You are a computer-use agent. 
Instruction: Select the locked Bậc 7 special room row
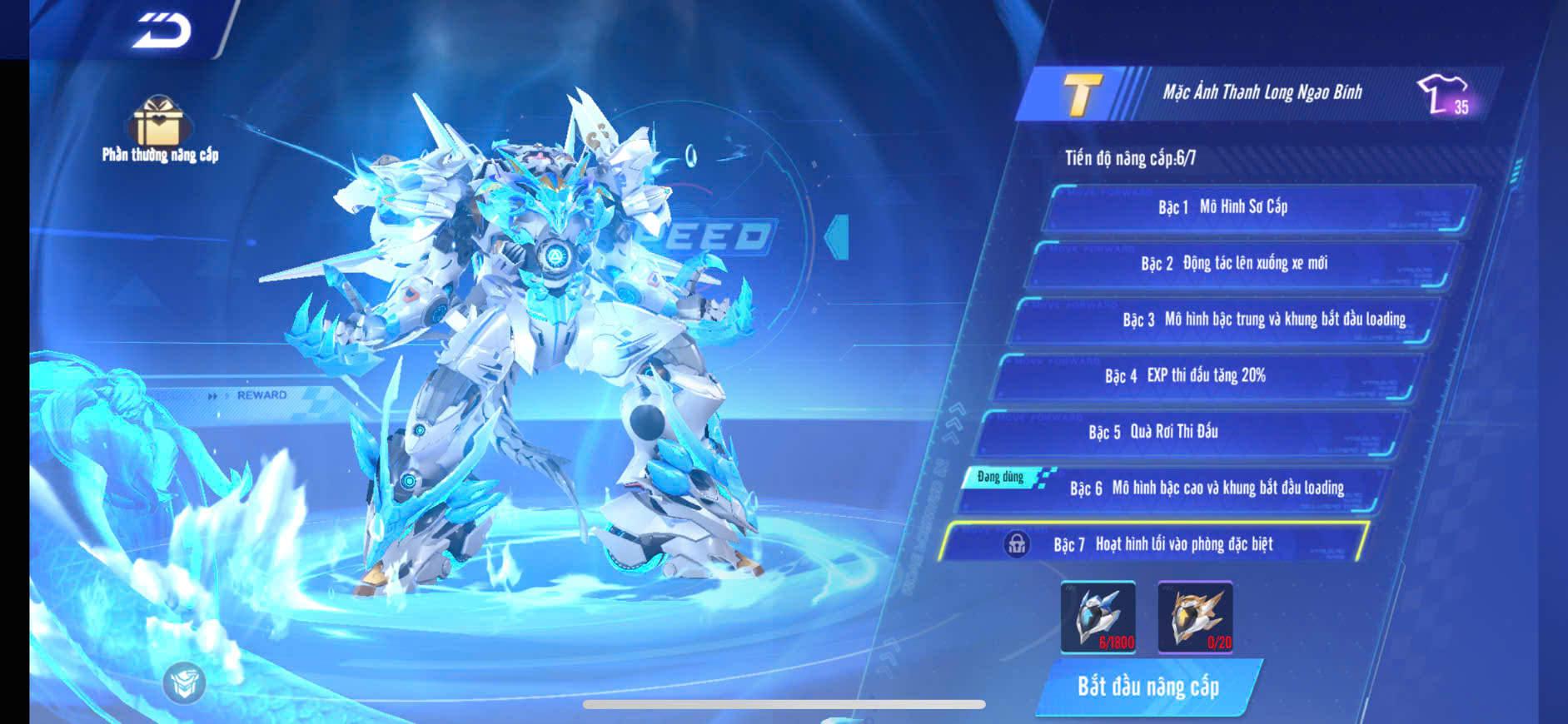pos(1157,544)
